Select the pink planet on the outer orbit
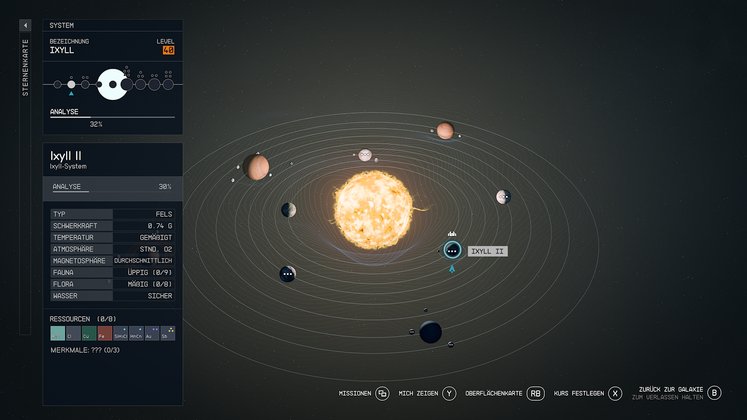This screenshot has height=420, width=747. 445,131
